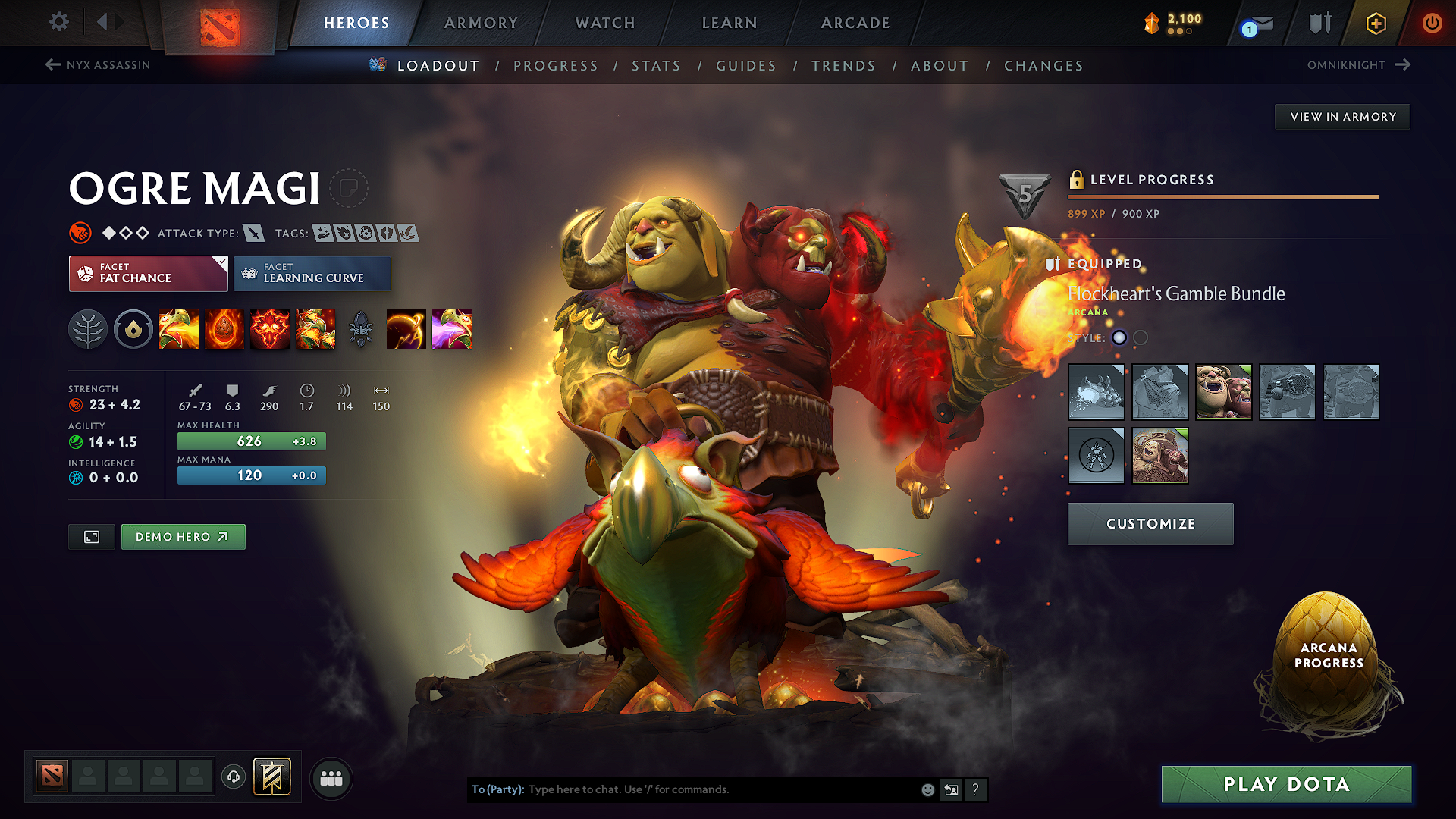The image size is (1456, 819).
Task: Open the Ogre Magi talent tree icon
Action: click(x=88, y=329)
